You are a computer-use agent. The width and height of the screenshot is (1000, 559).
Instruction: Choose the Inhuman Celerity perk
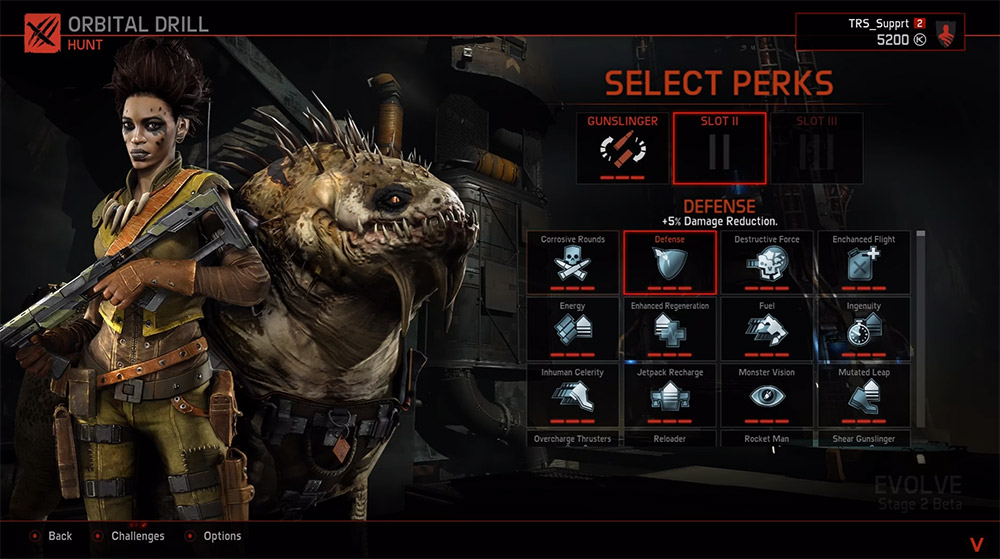pyautogui.click(x=573, y=396)
